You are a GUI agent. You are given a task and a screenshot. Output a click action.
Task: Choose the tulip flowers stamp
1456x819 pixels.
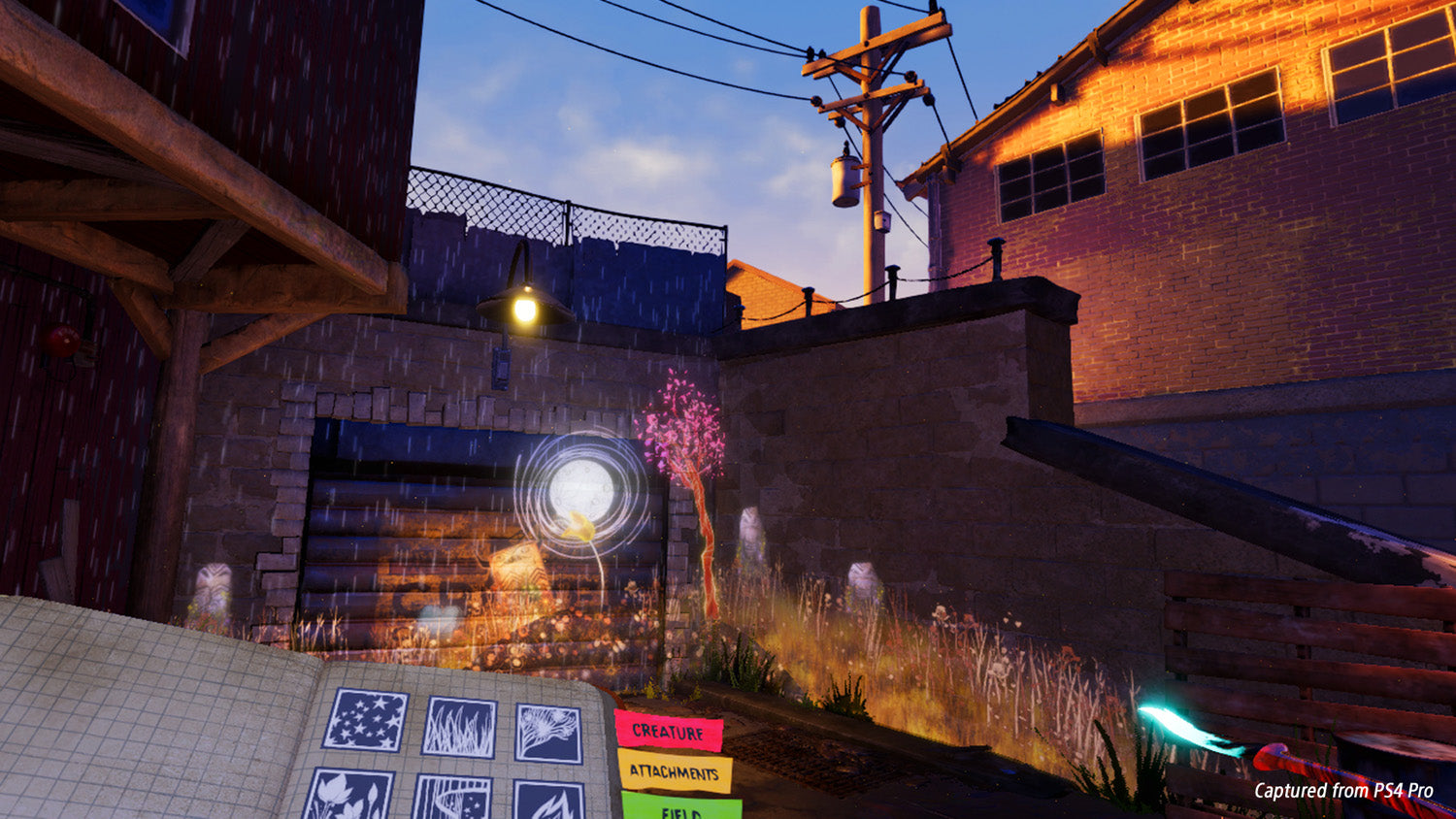[348, 796]
